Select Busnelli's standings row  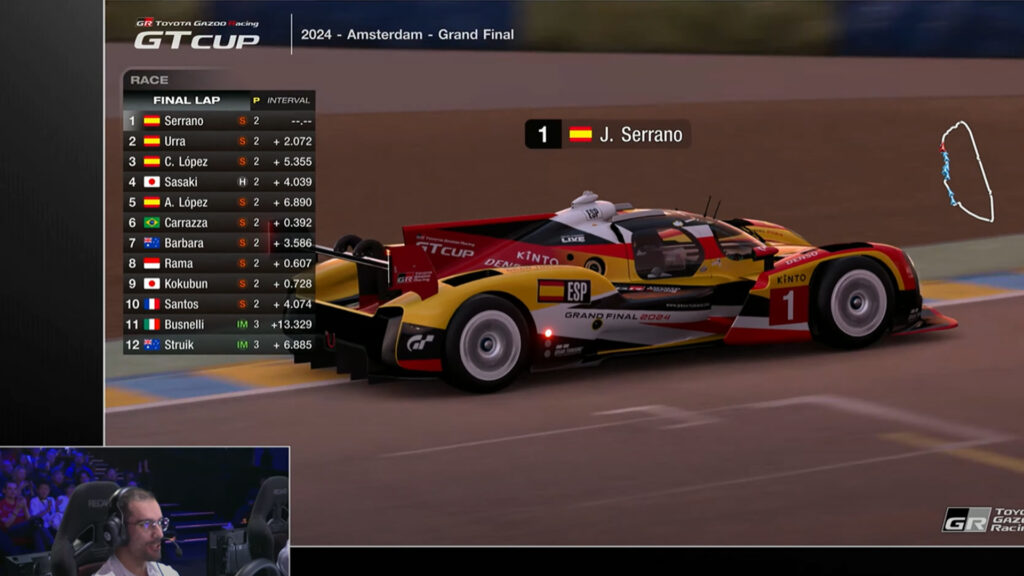click(218, 325)
